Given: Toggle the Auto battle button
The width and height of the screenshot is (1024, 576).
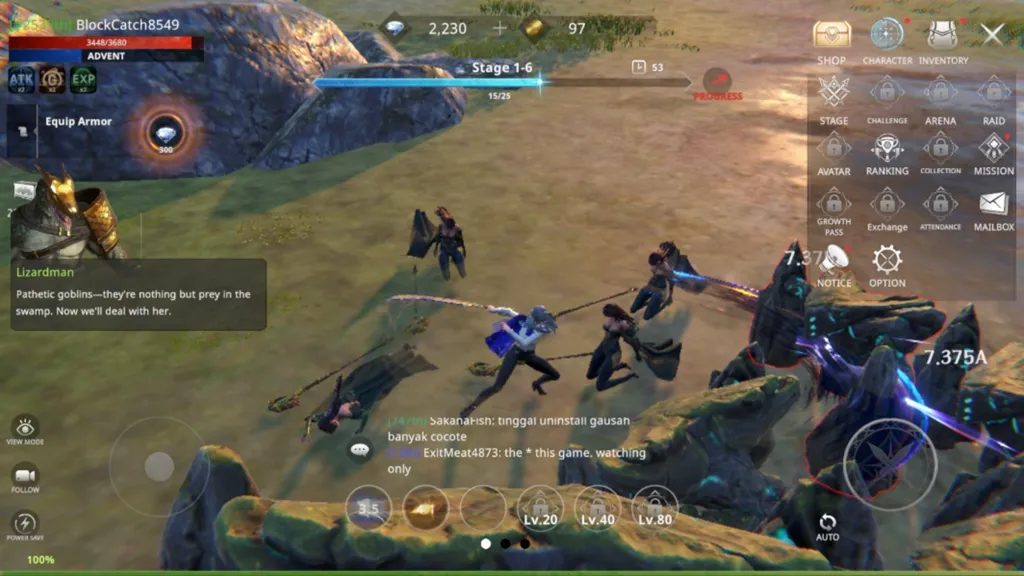Looking at the screenshot, I should [827, 526].
